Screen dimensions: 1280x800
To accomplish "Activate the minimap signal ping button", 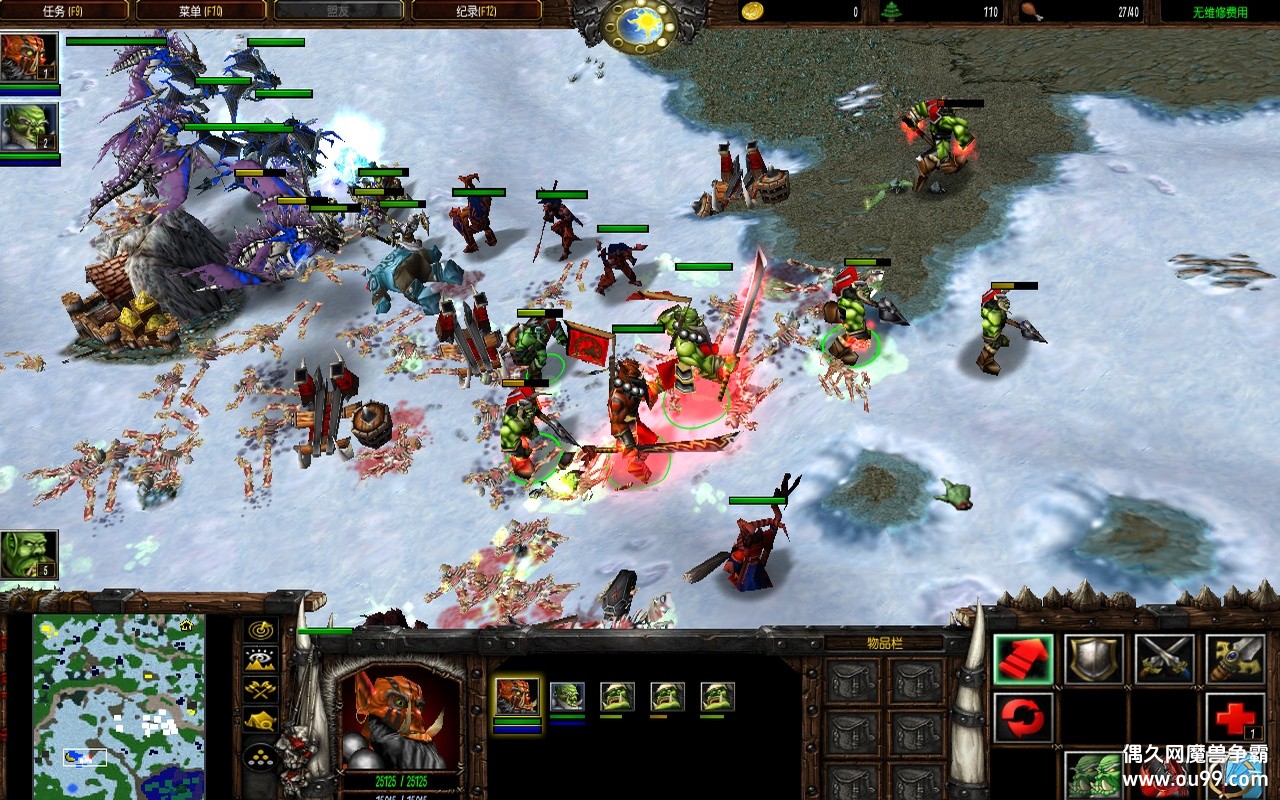I will pyautogui.click(x=261, y=631).
